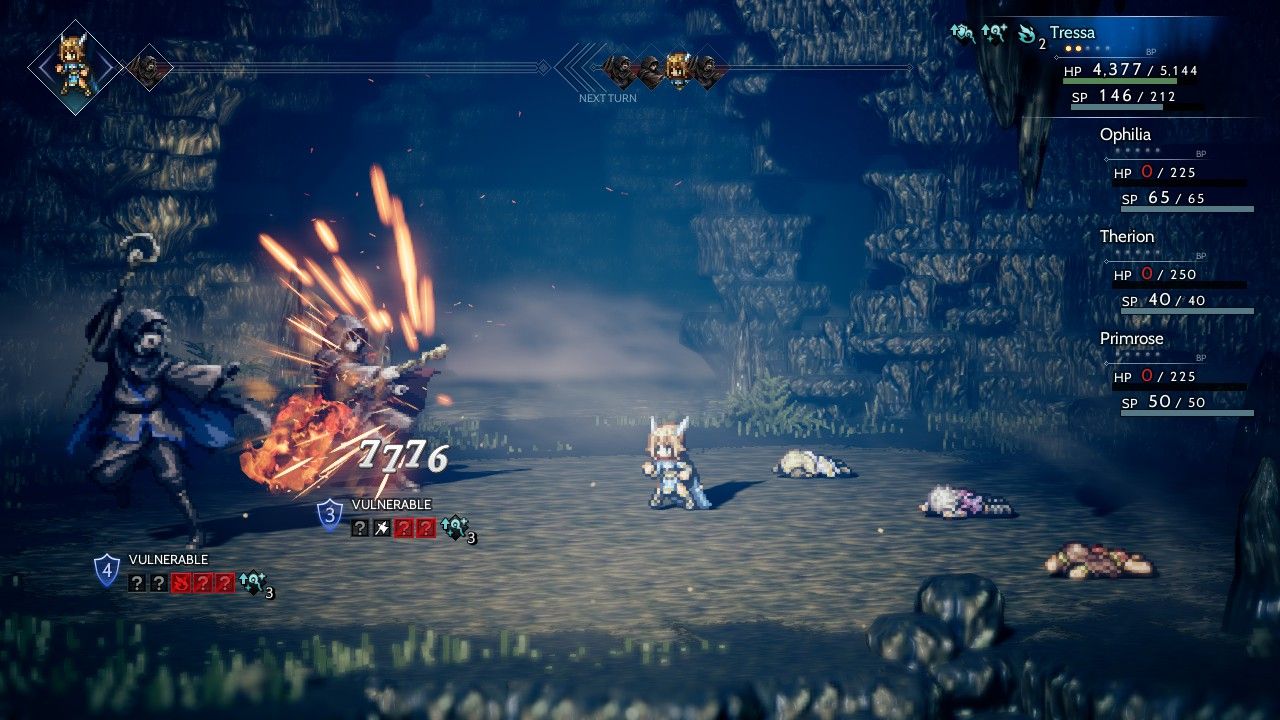Screen dimensions: 1280x720
Task: Select the enemy shield counter showing 3
Action: point(330,516)
